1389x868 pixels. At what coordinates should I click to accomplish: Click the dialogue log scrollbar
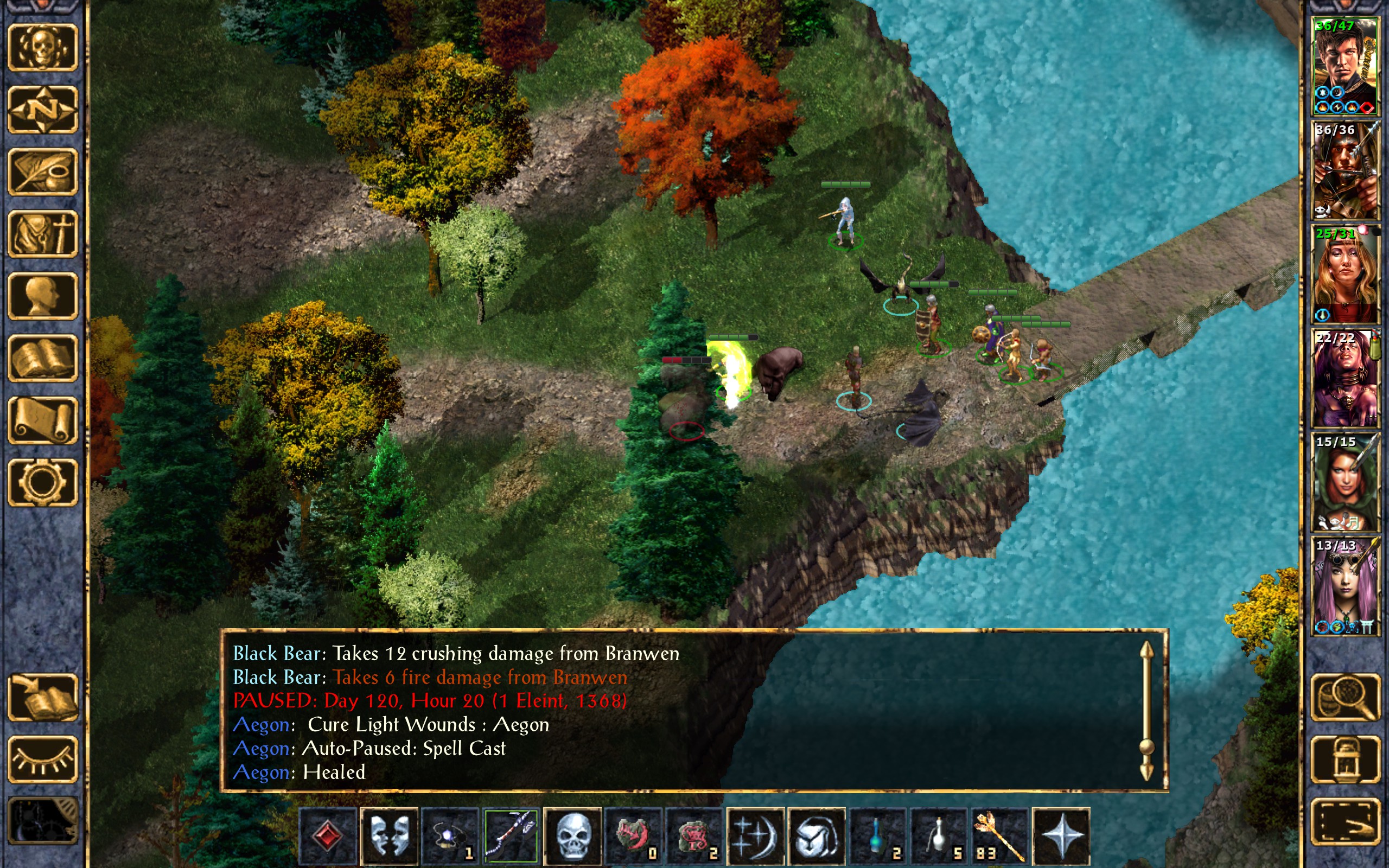tap(1146, 712)
